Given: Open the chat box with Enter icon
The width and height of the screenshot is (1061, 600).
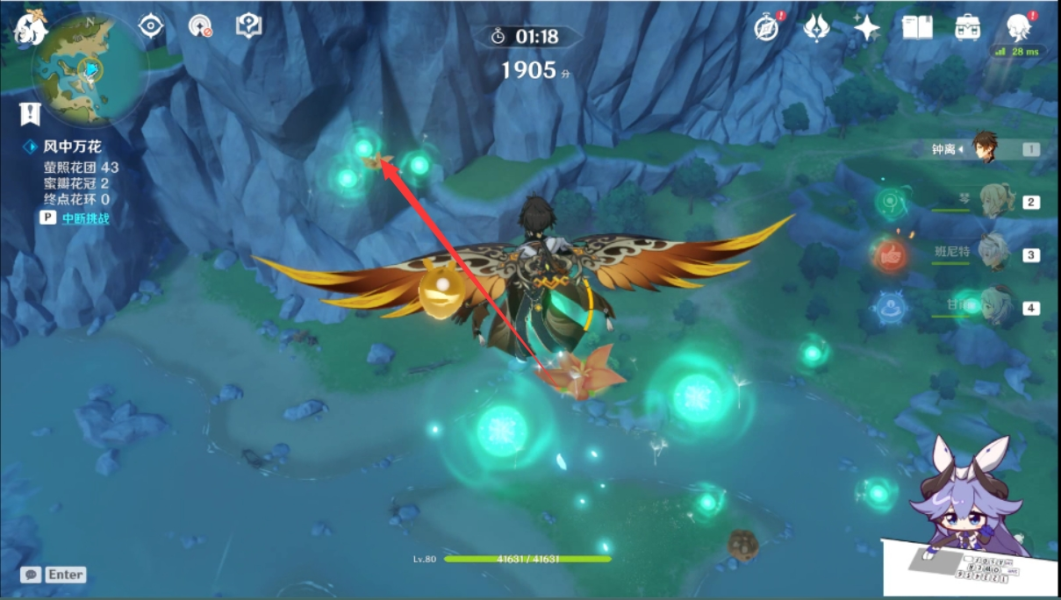Looking at the screenshot, I should 54,575.
